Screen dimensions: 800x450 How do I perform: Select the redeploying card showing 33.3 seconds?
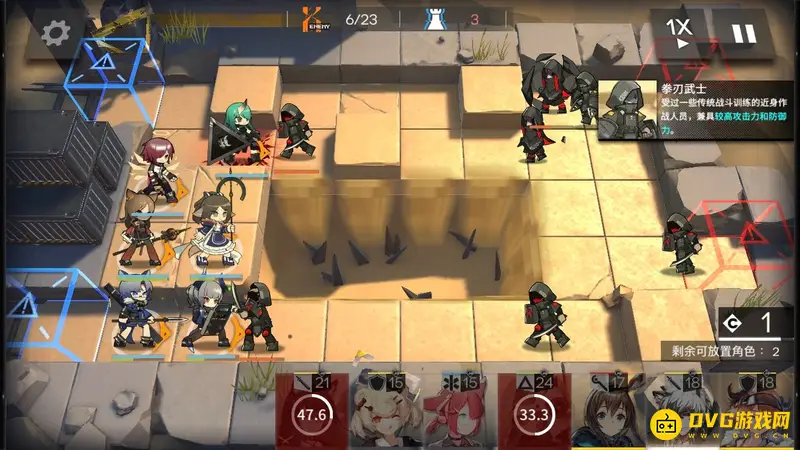click(x=534, y=412)
